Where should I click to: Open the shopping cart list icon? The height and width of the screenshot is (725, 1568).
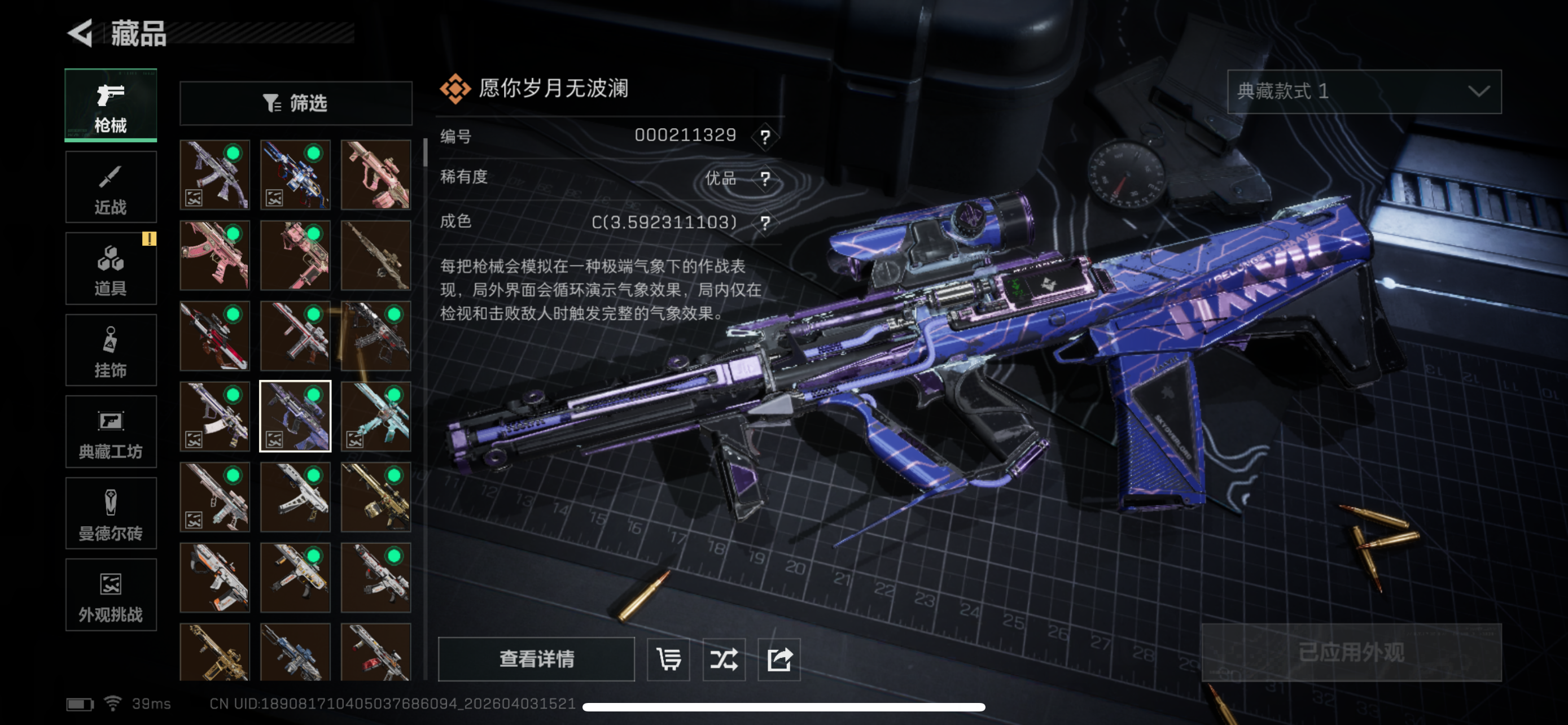click(x=668, y=658)
